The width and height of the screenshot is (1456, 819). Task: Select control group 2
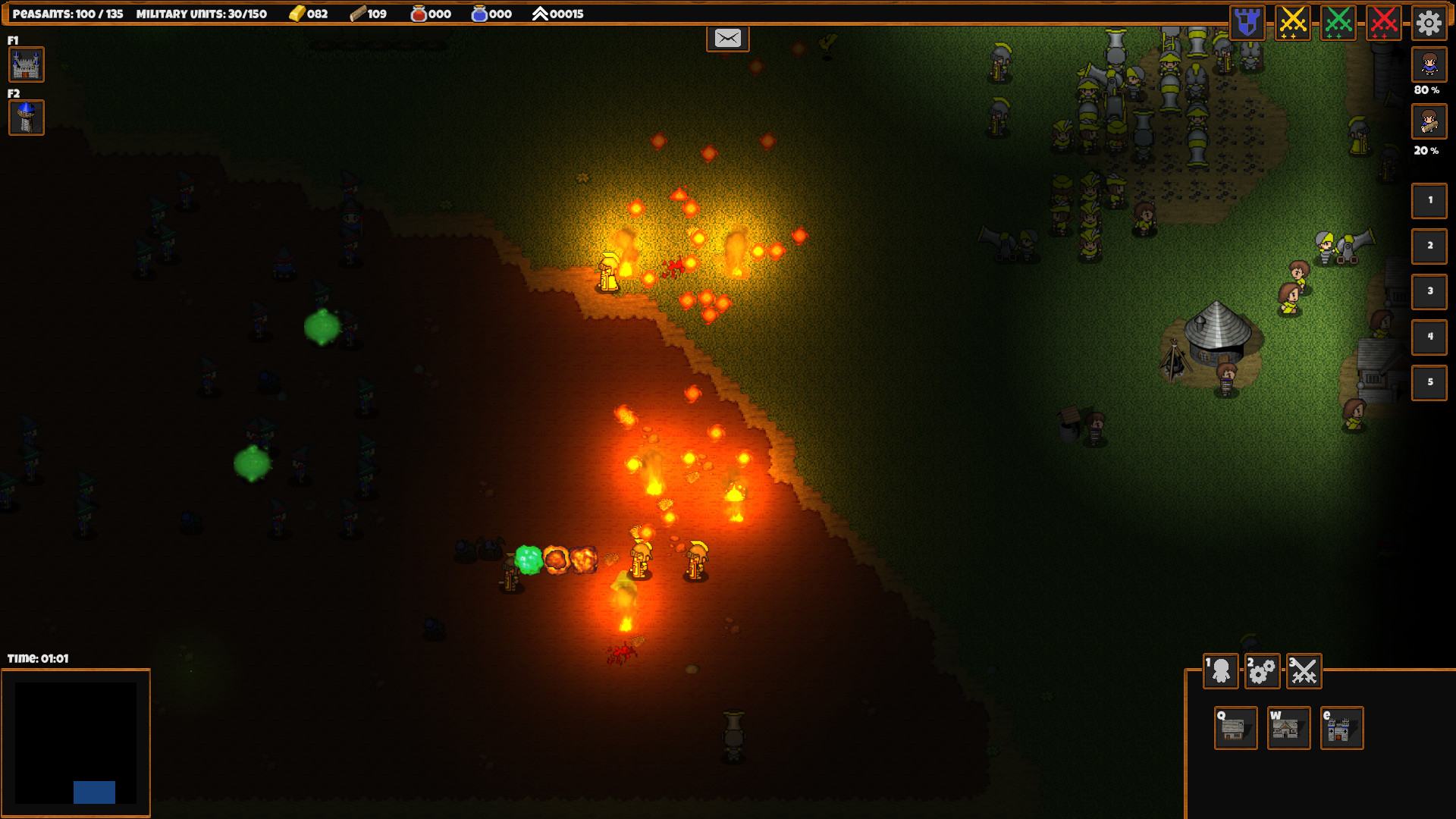pyautogui.click(x=1429, y=246)
